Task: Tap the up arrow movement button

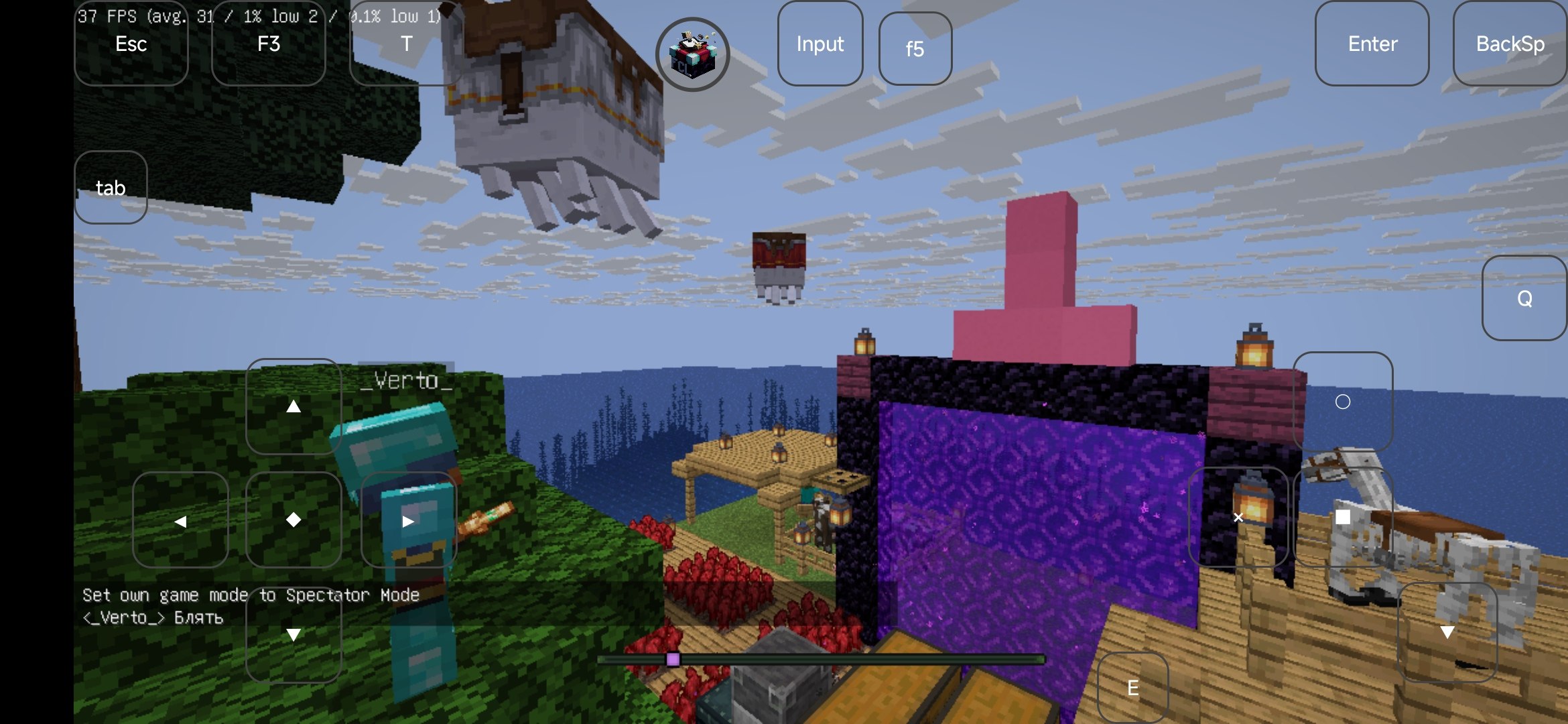Action: point(293,406)
